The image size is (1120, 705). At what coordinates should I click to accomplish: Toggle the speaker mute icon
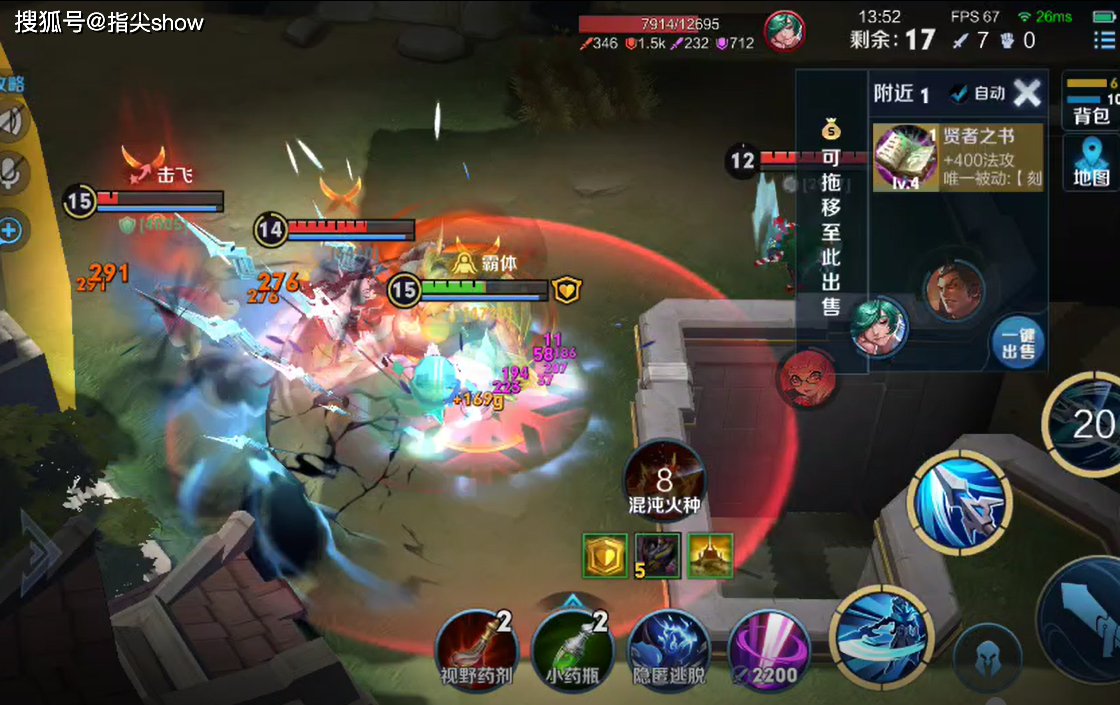pos(12,122)
